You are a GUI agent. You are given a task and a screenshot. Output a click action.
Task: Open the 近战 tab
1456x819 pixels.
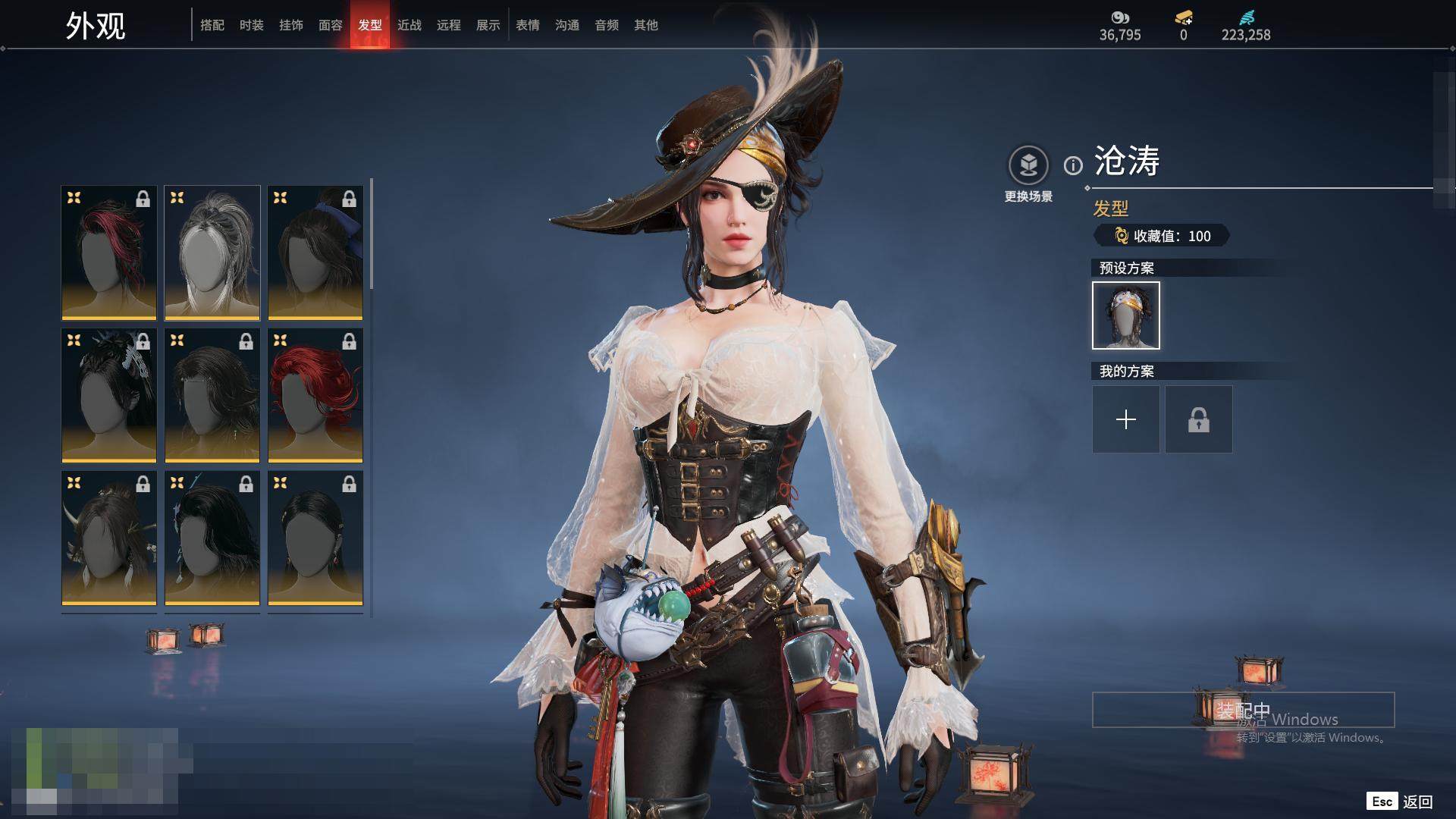click(409, 25)
